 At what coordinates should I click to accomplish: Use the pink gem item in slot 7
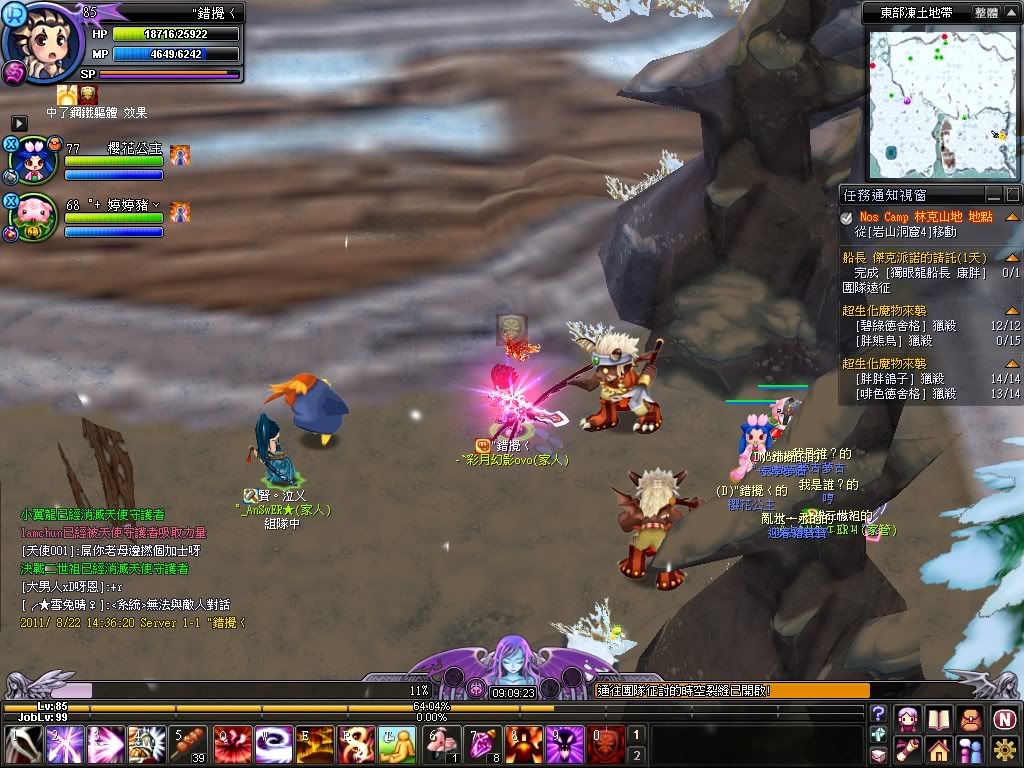pos(482,745)
